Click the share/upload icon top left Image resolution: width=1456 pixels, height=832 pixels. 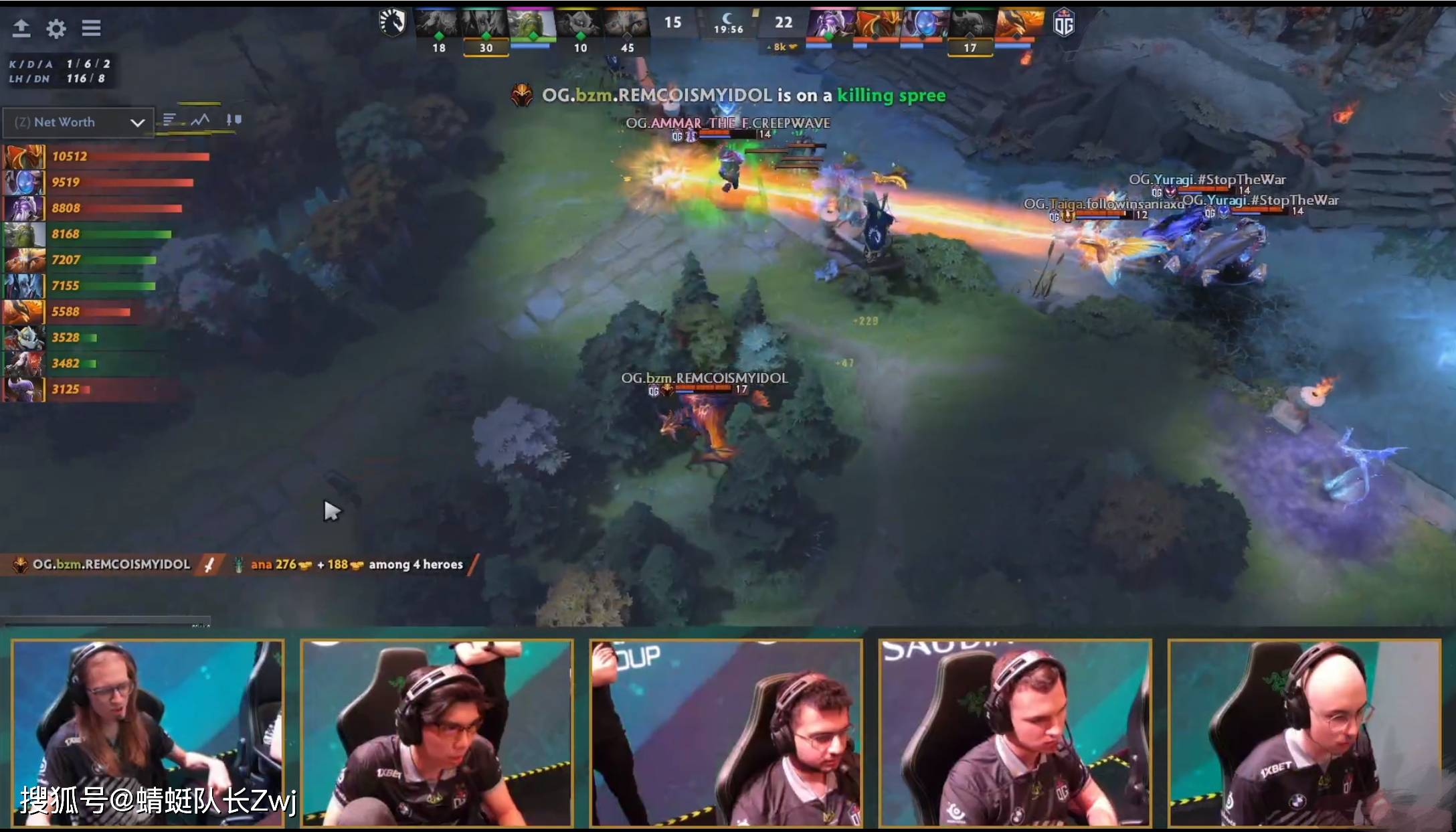click(x=22, y=28)
